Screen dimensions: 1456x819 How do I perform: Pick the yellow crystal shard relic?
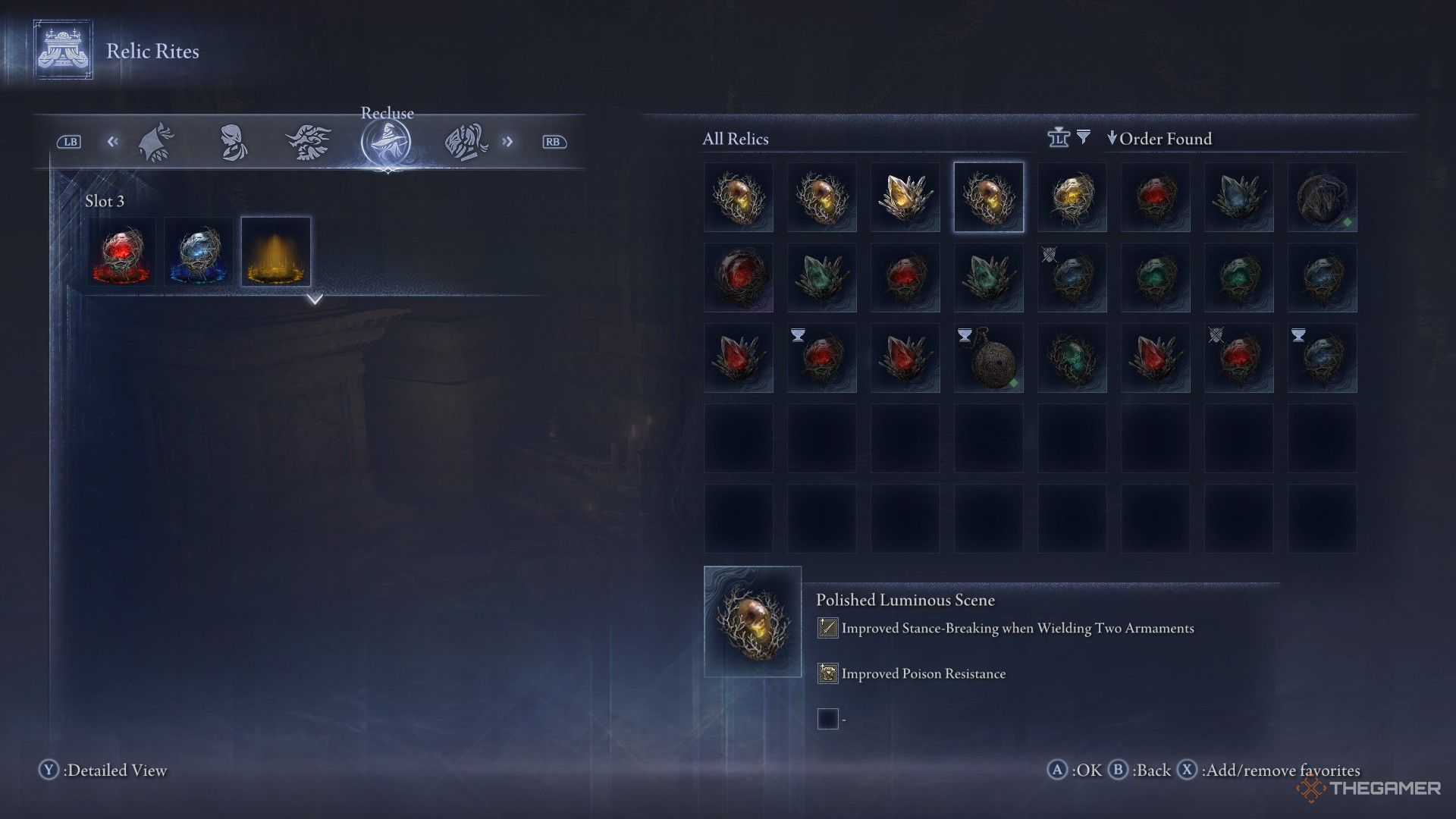(905, 197)
